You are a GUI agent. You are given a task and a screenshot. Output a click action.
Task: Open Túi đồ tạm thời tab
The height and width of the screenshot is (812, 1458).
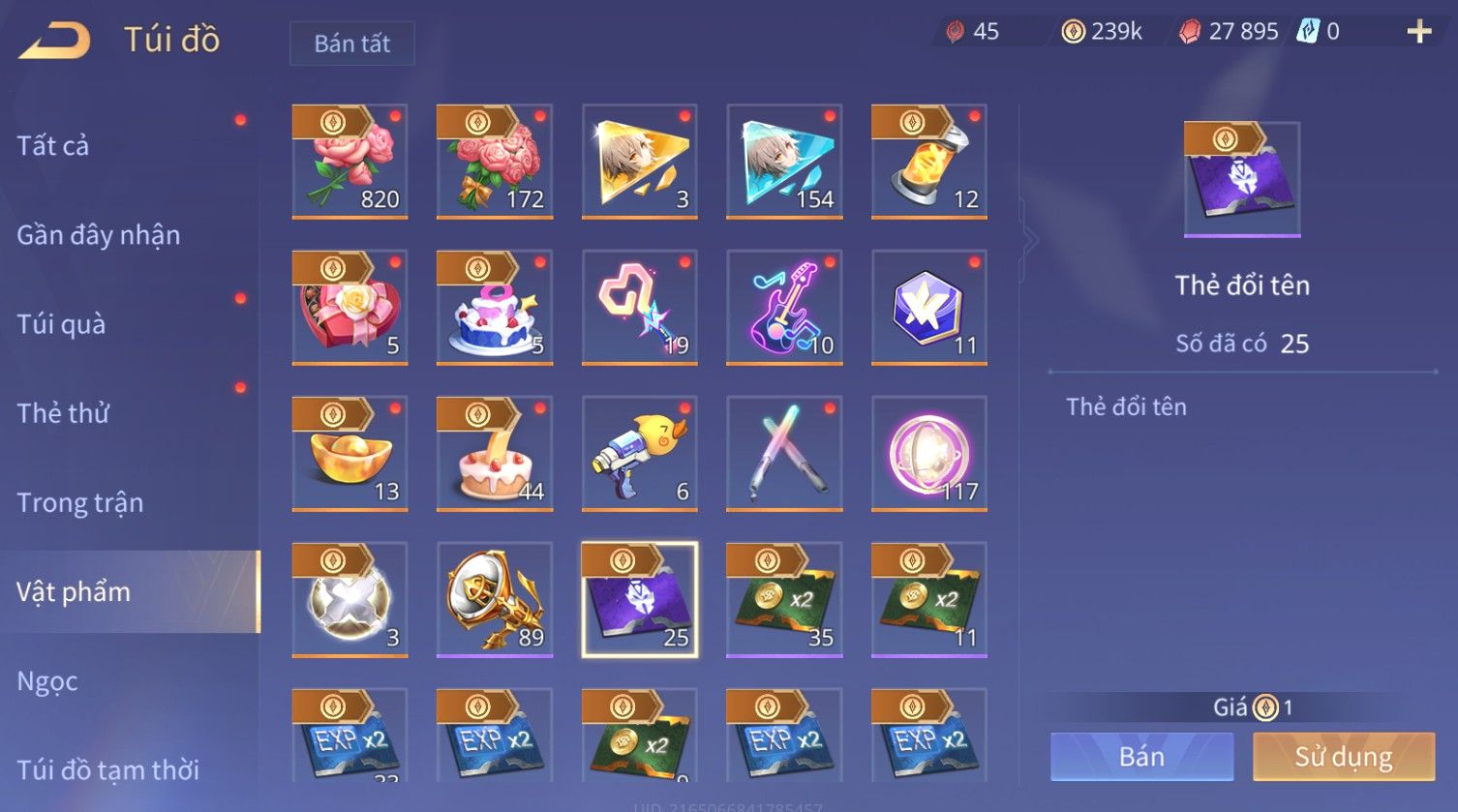tap(107, 769)
